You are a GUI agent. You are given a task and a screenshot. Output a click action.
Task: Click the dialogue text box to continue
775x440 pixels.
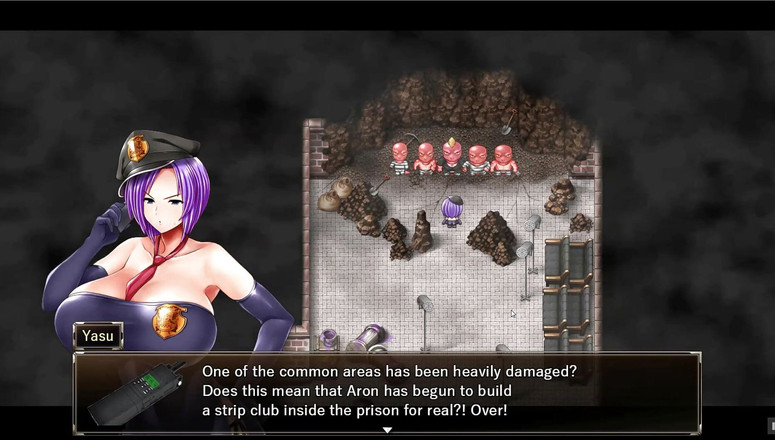pos(400,391)
